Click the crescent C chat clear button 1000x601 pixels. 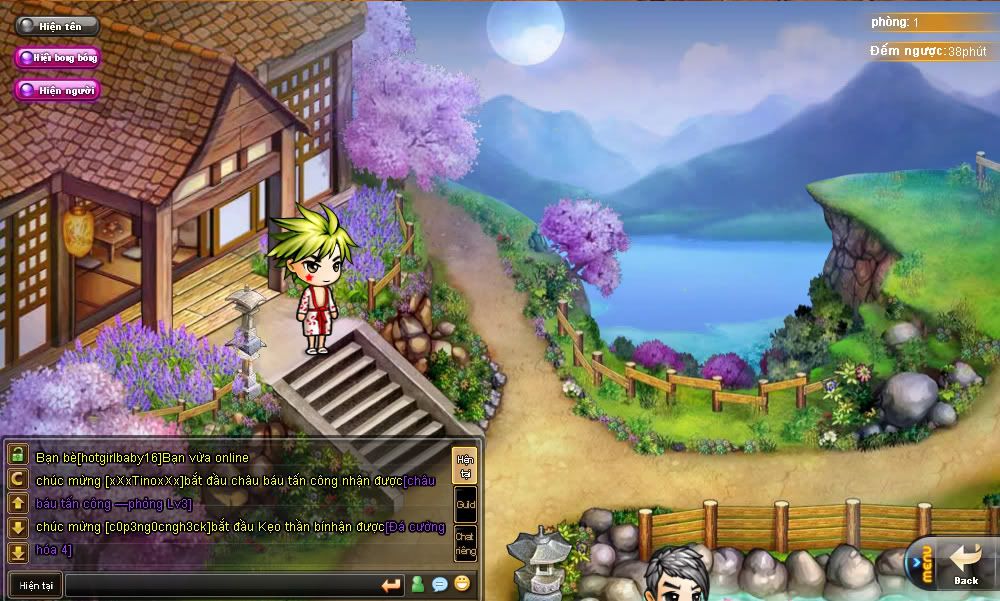(18, 479)
